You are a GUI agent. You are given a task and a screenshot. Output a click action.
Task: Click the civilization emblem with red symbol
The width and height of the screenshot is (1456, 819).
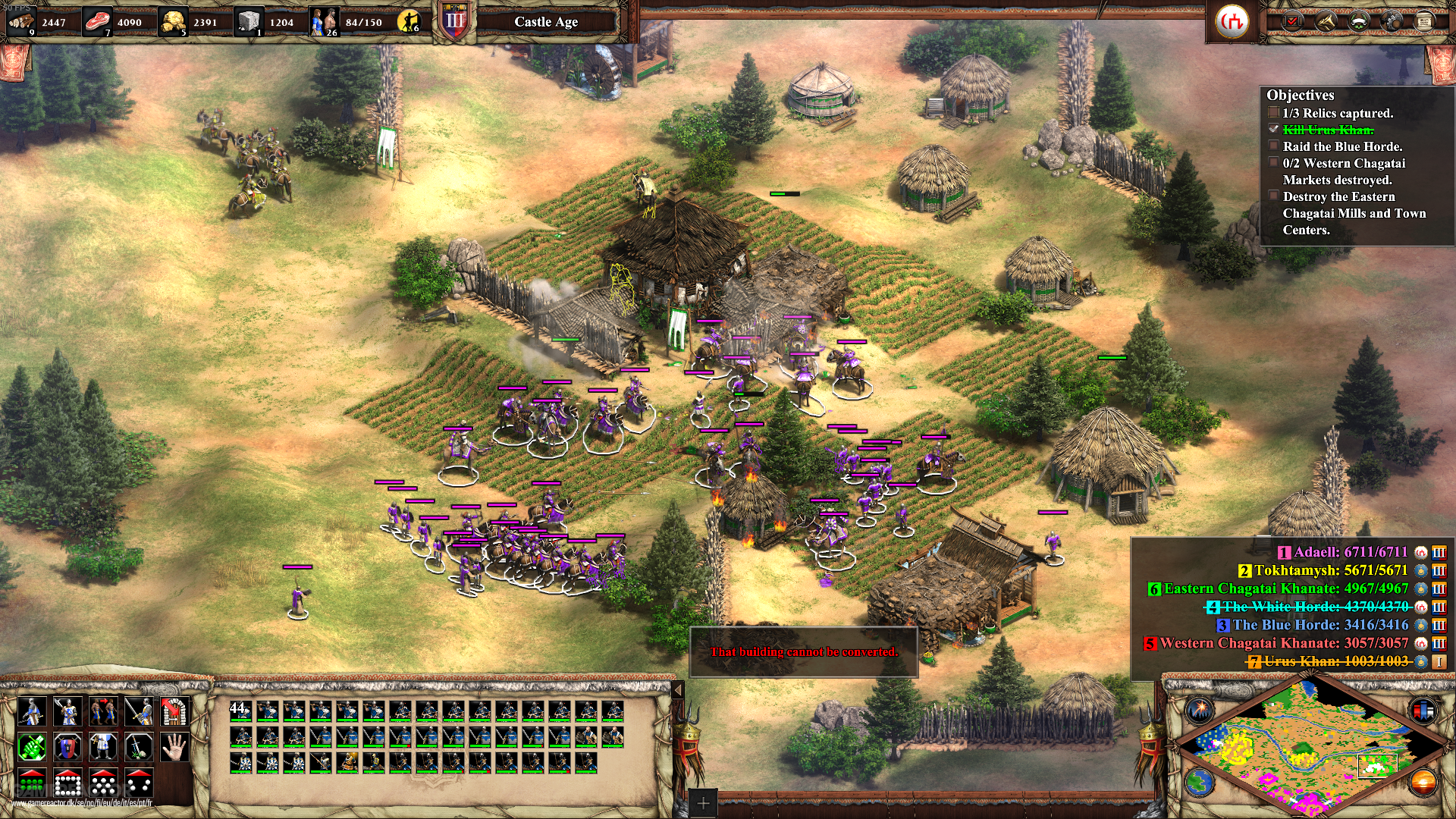point(1232,21)
